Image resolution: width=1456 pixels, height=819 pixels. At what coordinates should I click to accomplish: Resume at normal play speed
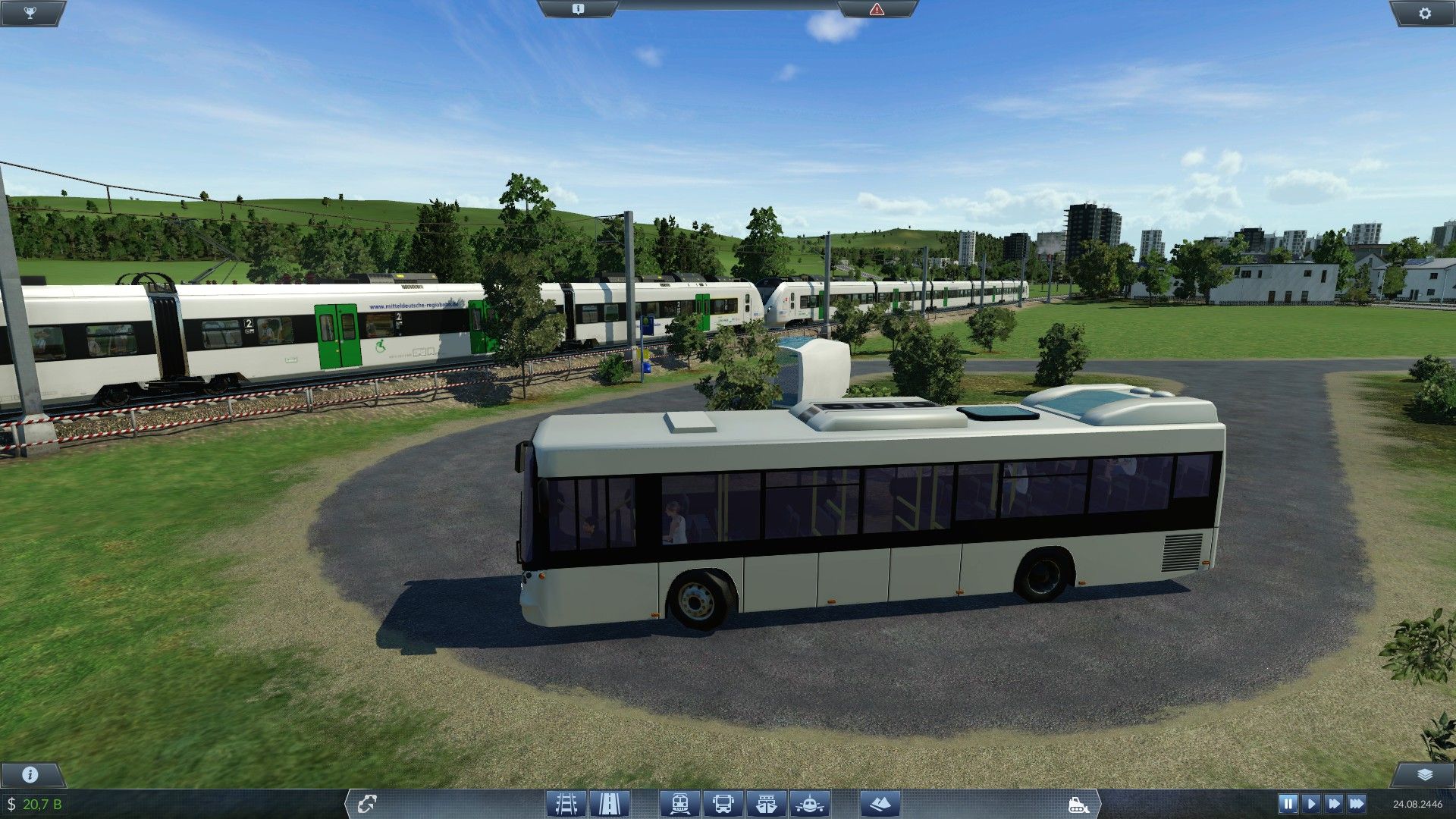click(x=1310, y=803)
